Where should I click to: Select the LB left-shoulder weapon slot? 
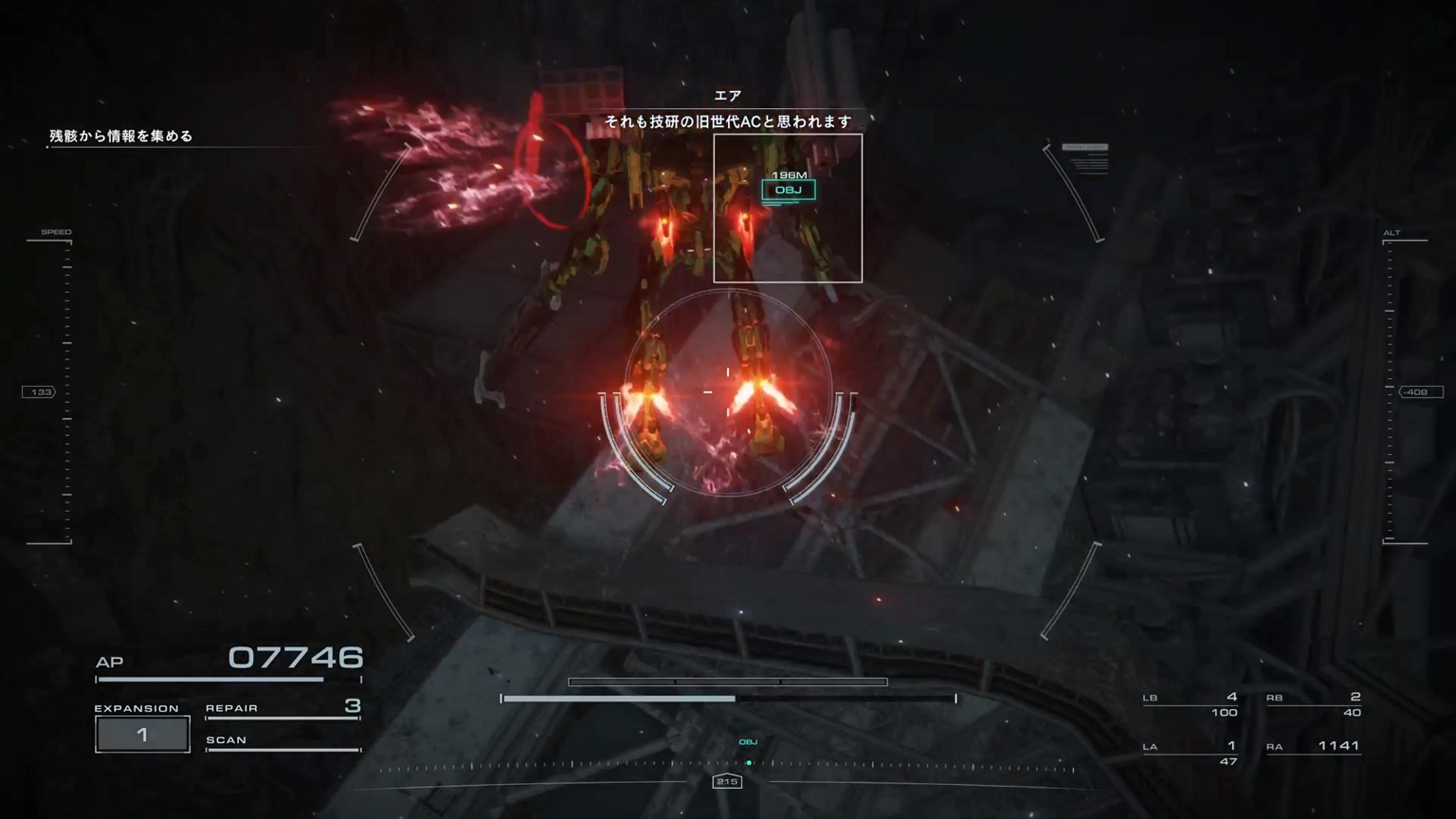click(1191, 703)
